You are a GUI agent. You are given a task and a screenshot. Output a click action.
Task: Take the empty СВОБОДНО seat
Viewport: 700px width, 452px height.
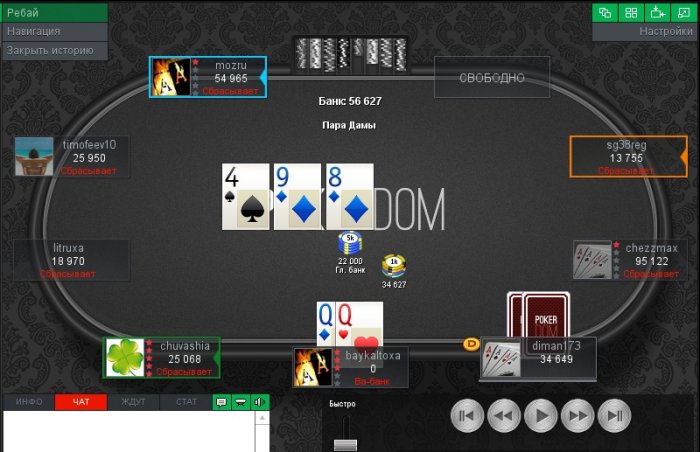pyautogui.click(x=492, y=78)
